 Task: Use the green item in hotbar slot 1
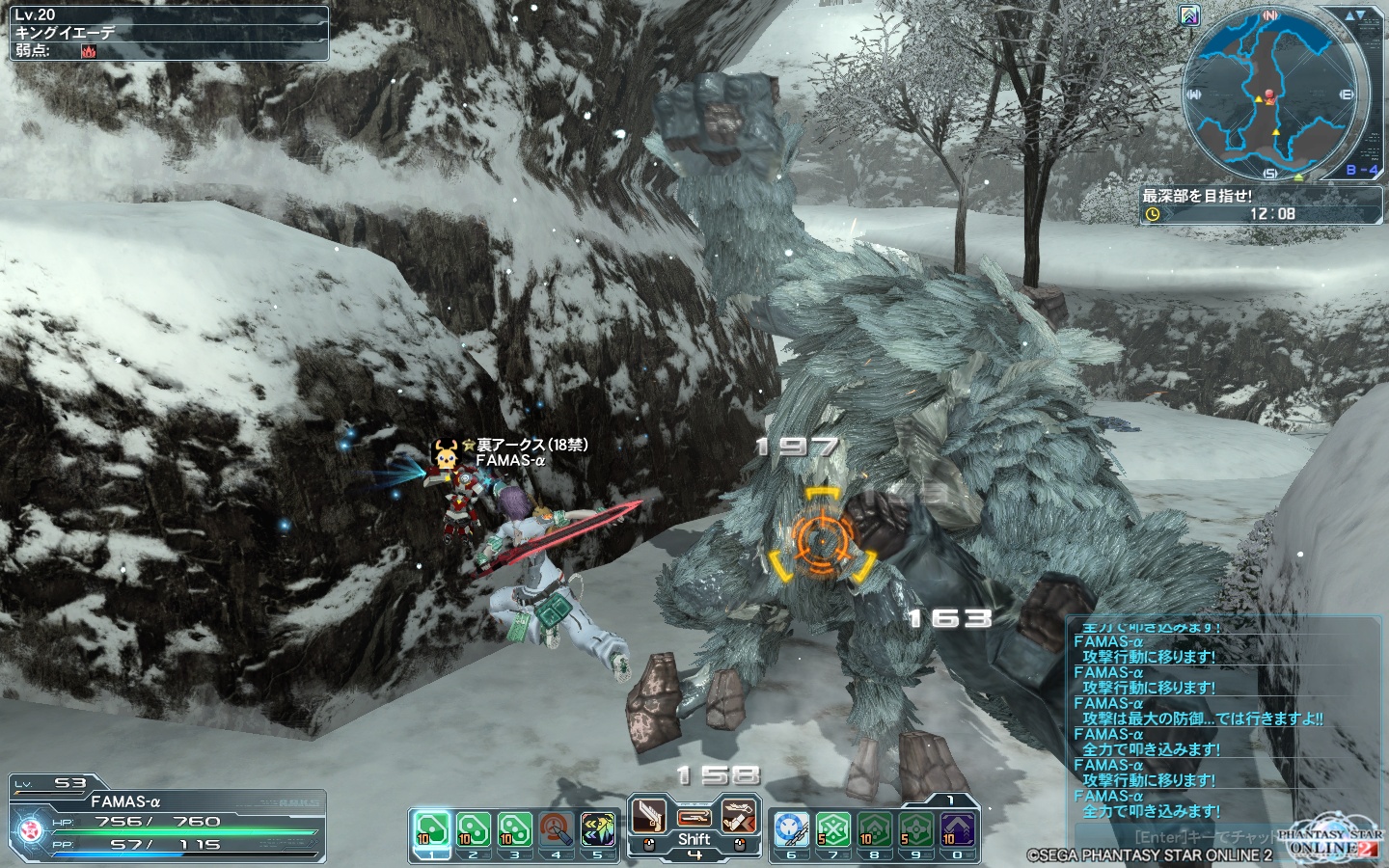pyautogui.click(x=430, y=829)
